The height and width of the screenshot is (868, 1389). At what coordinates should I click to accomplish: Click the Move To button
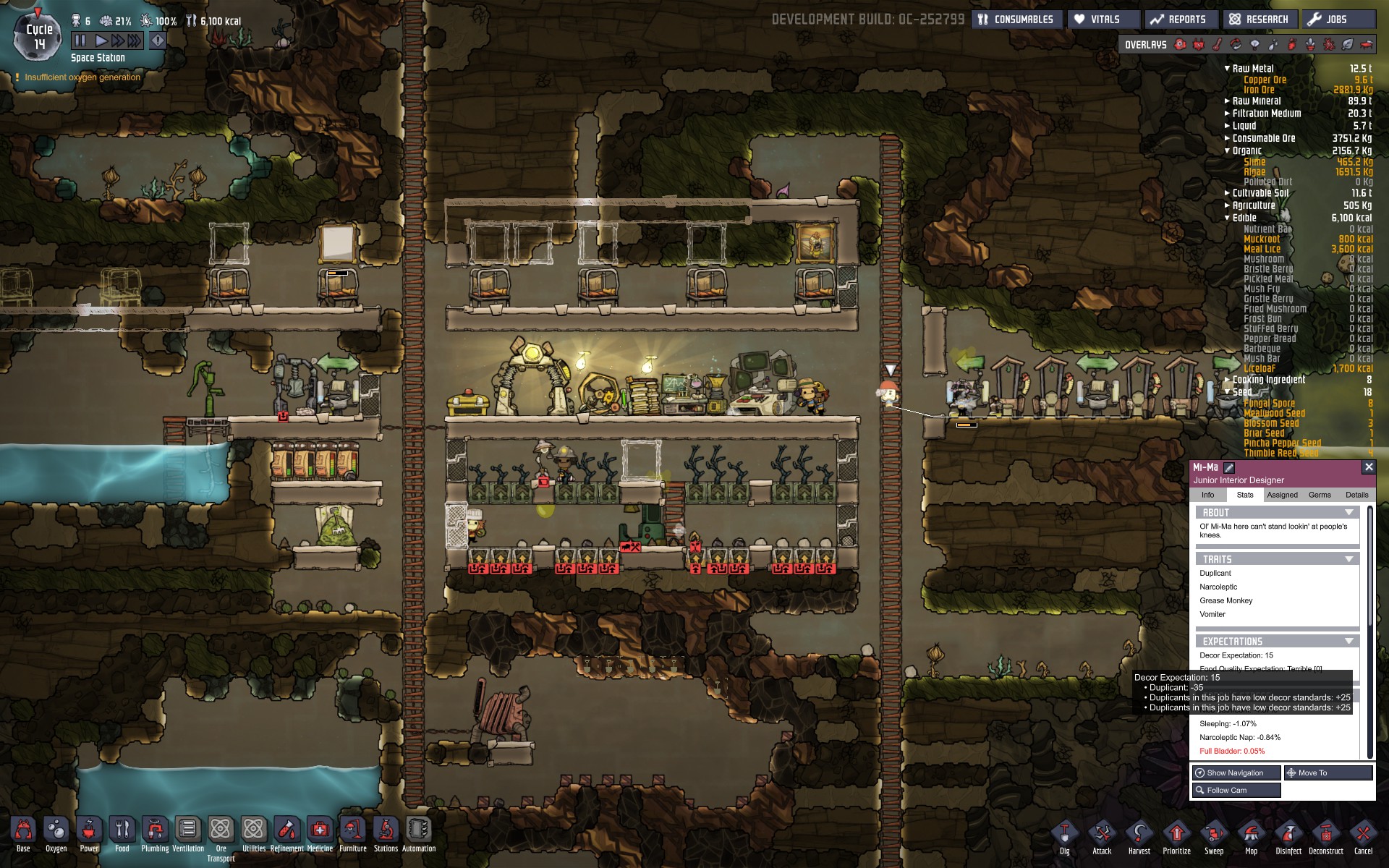coord(1328,773)
